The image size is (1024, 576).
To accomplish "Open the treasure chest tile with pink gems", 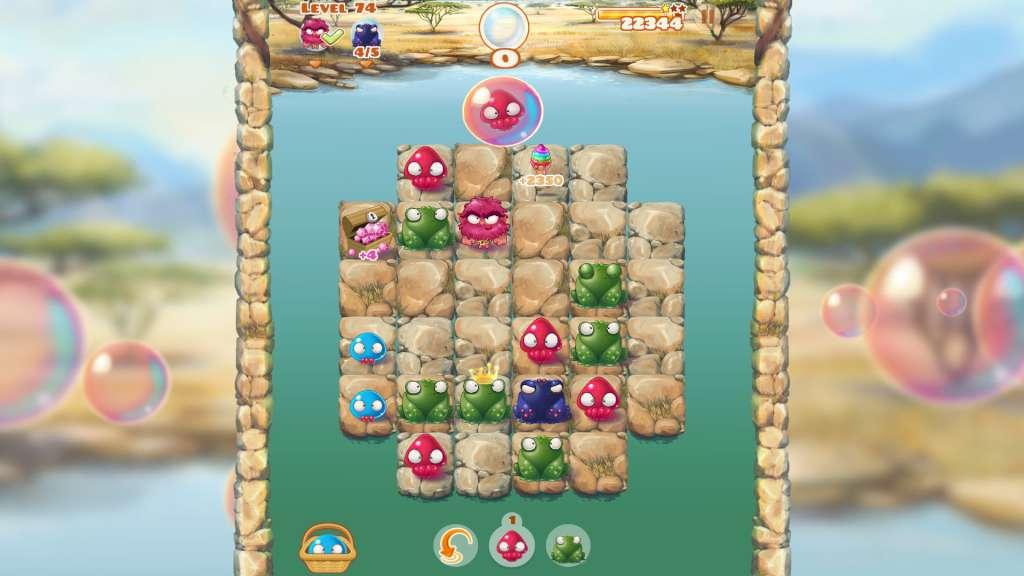I will click(x=367, y=229).
